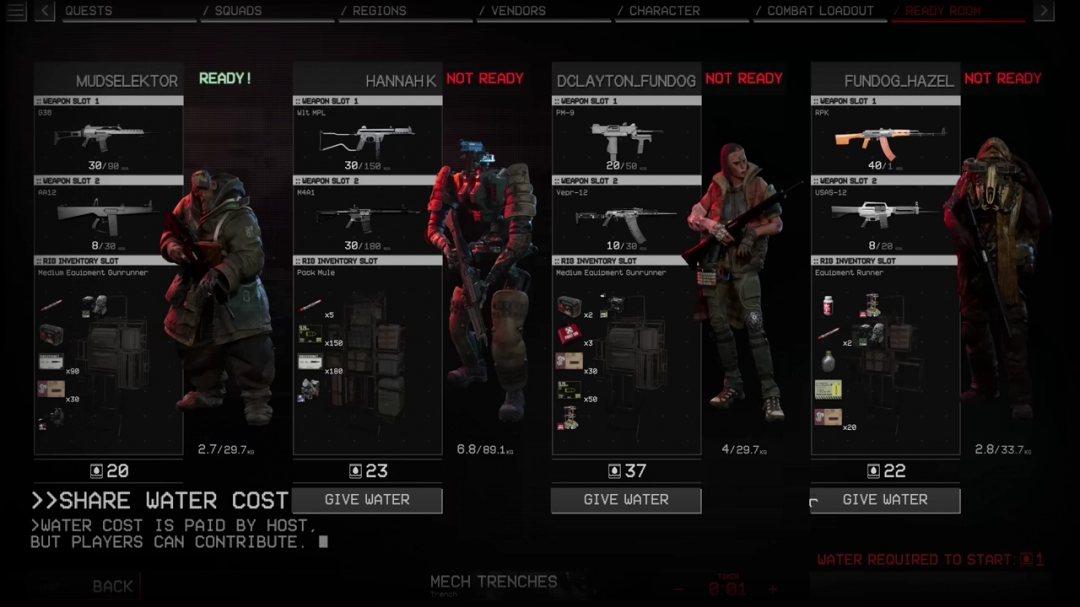1080x607 pixels.
Task: Give water to DClayton_Fundog
Action: [626, 500]
